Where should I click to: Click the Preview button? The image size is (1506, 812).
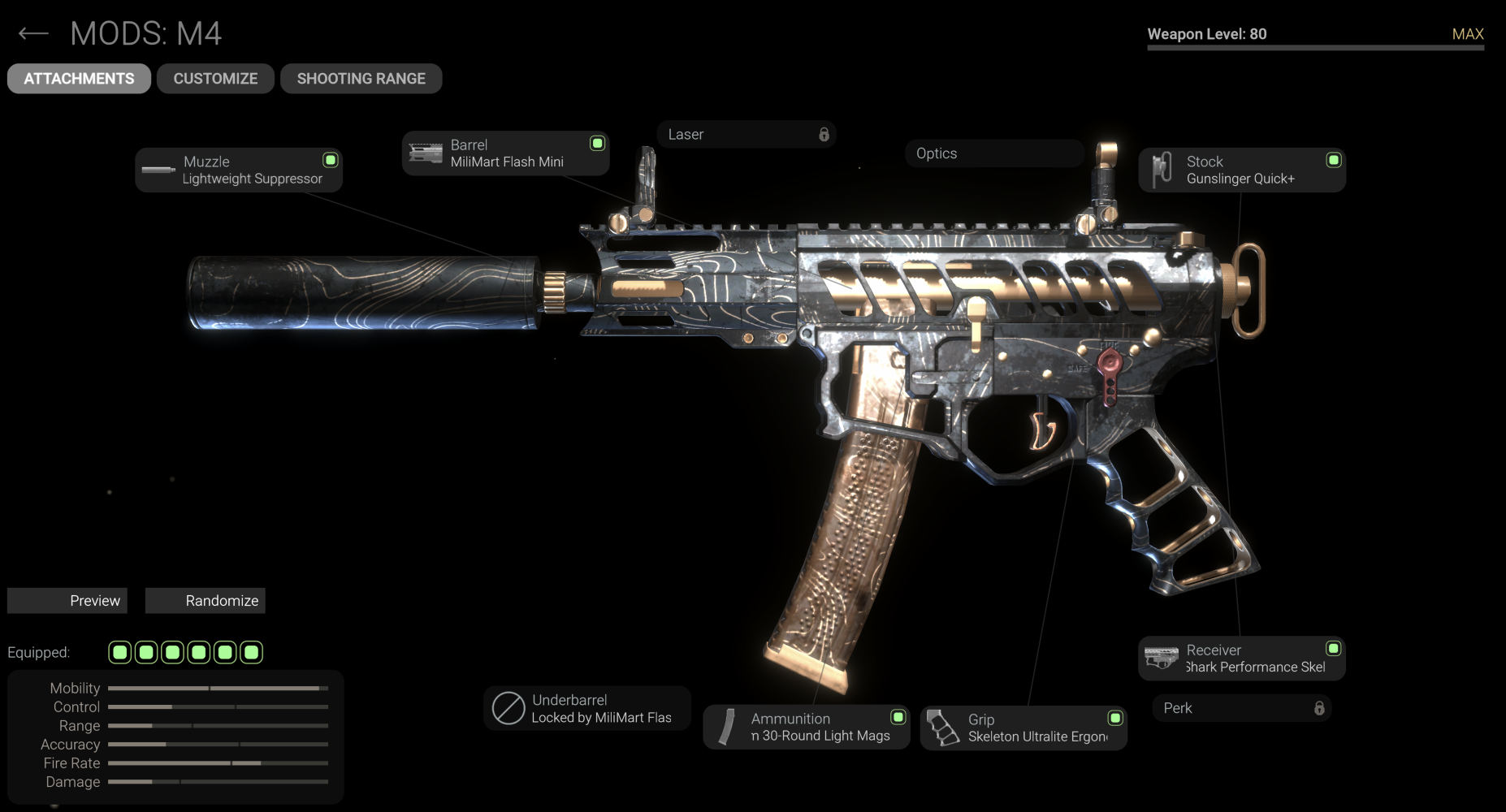67,601
